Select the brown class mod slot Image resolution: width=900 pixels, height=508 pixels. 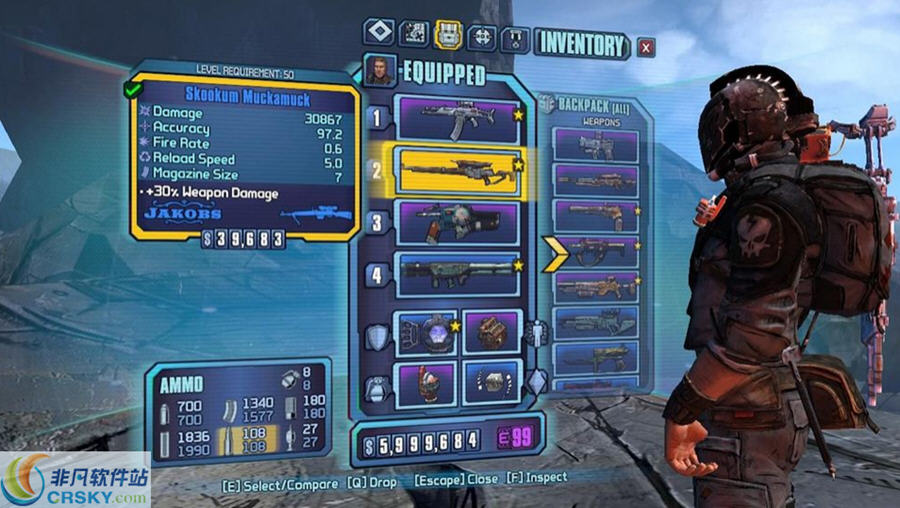(x=492, y=332)
